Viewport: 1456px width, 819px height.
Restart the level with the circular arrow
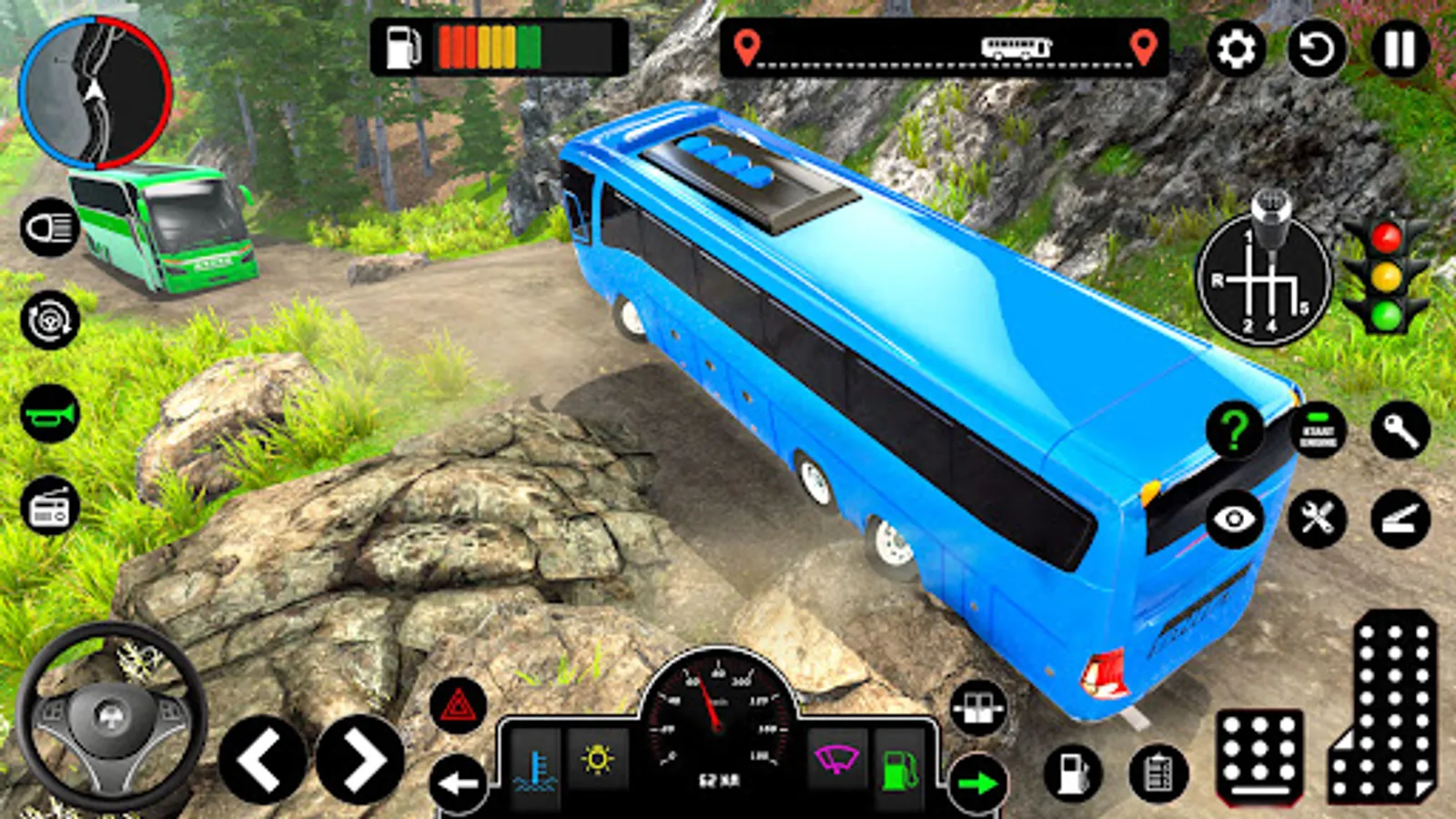tap(1316, 48)
